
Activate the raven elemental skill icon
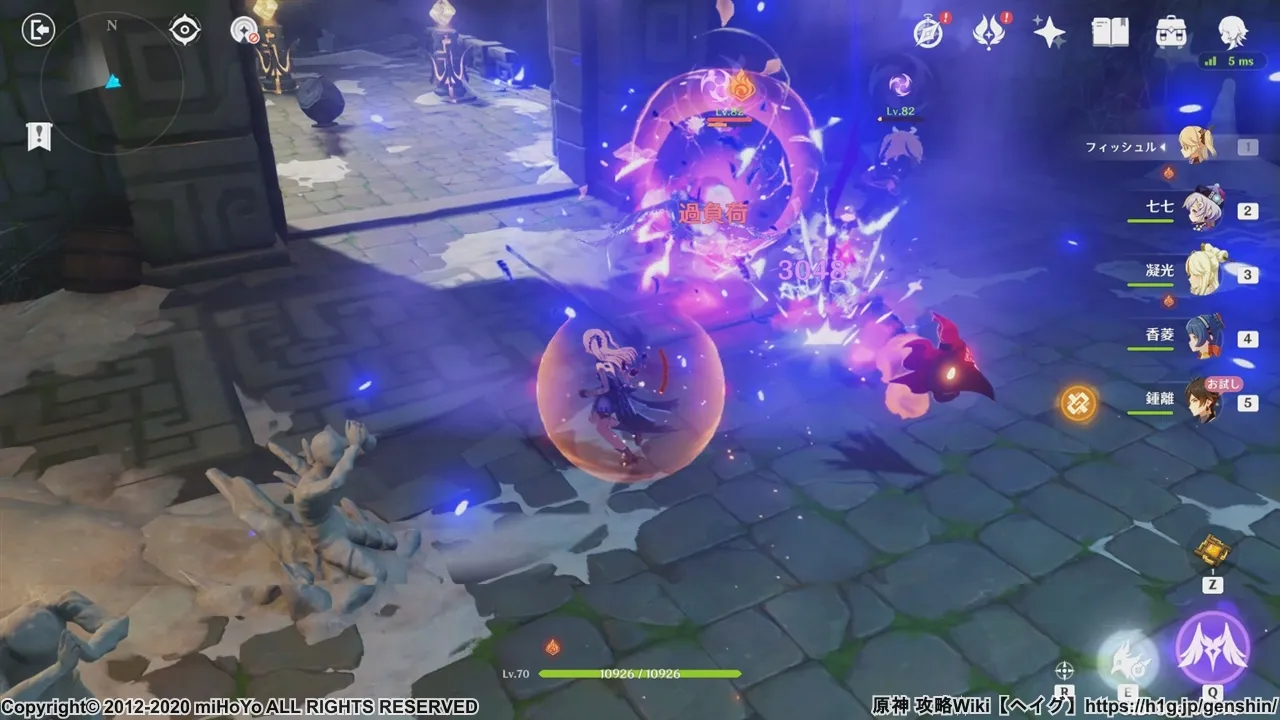[1127, 658]
